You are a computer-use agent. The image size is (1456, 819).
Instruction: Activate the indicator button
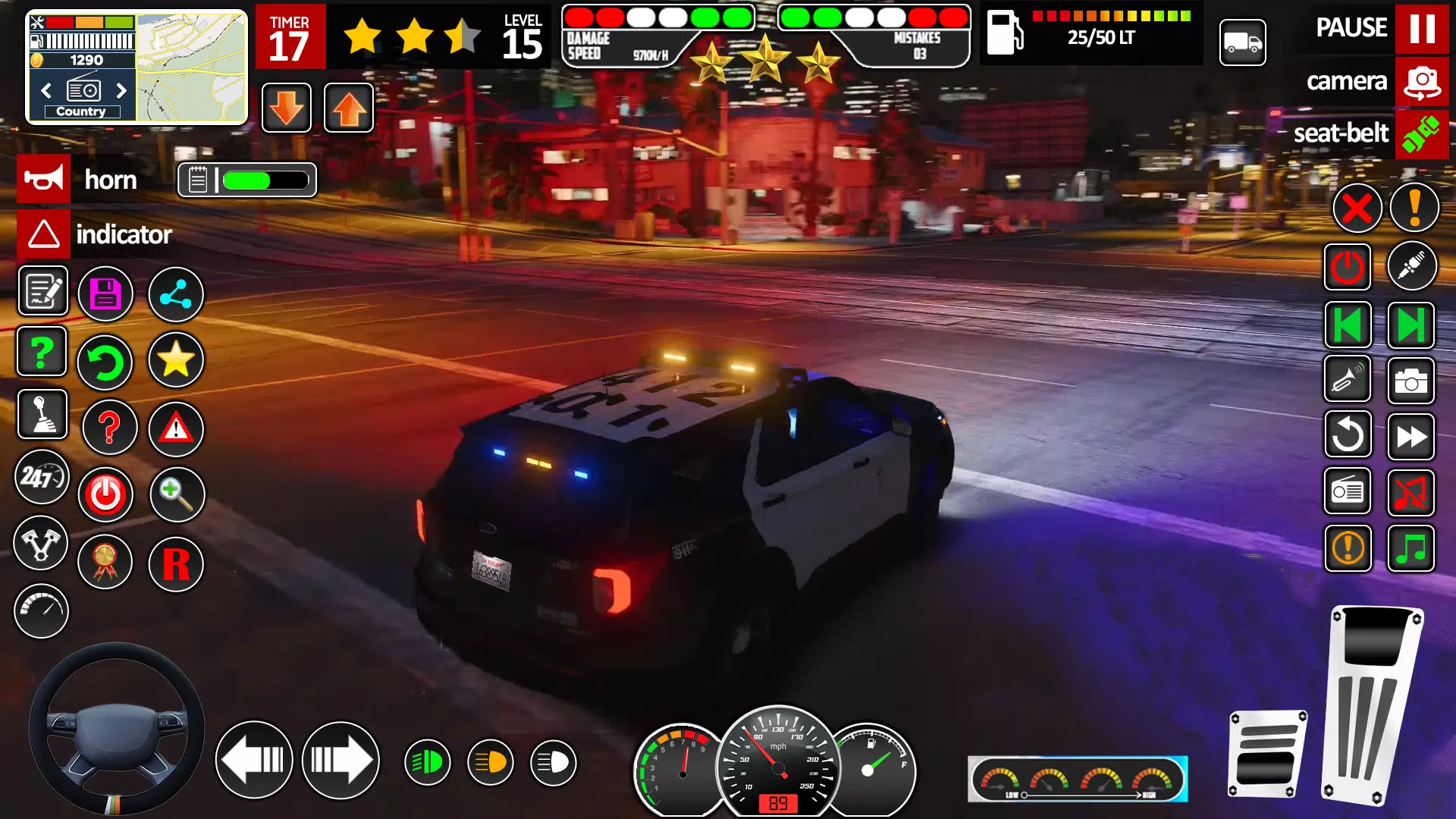[43, 234]
